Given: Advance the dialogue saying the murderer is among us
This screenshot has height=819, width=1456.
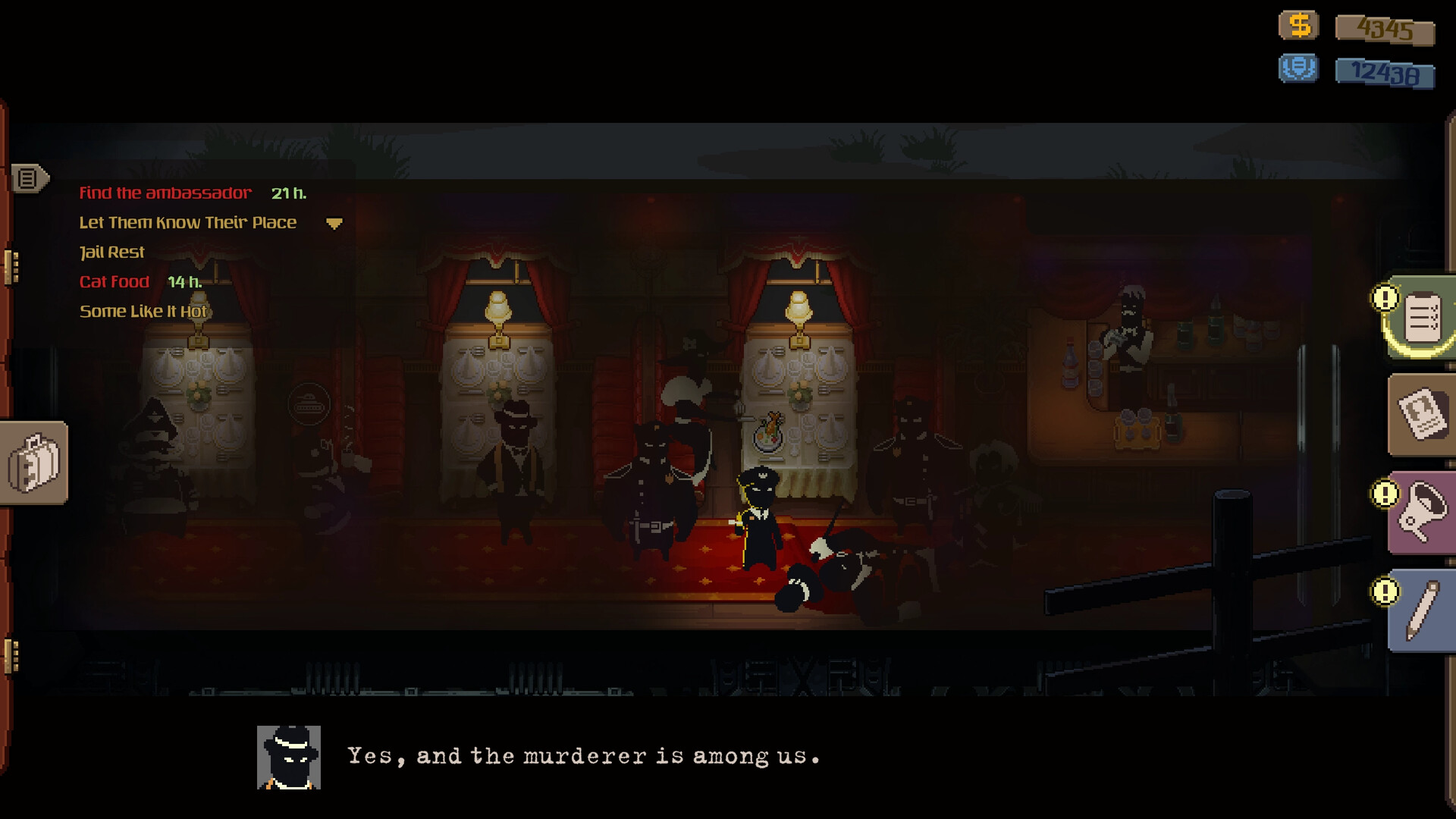Looking at the screenshot, I should [x=584, y=755].
